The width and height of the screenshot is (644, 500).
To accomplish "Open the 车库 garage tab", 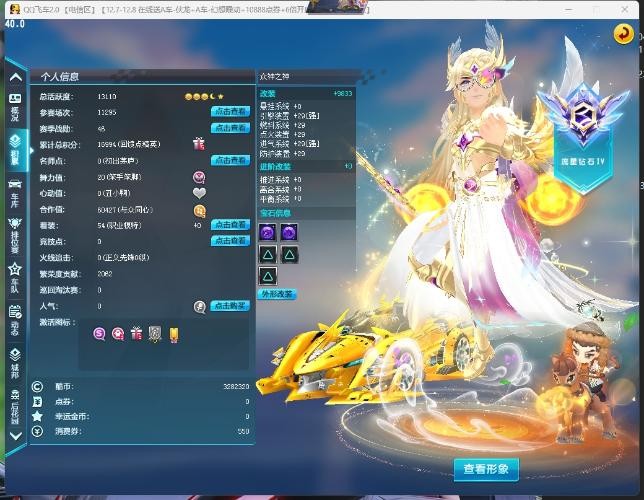I will 15,191.
